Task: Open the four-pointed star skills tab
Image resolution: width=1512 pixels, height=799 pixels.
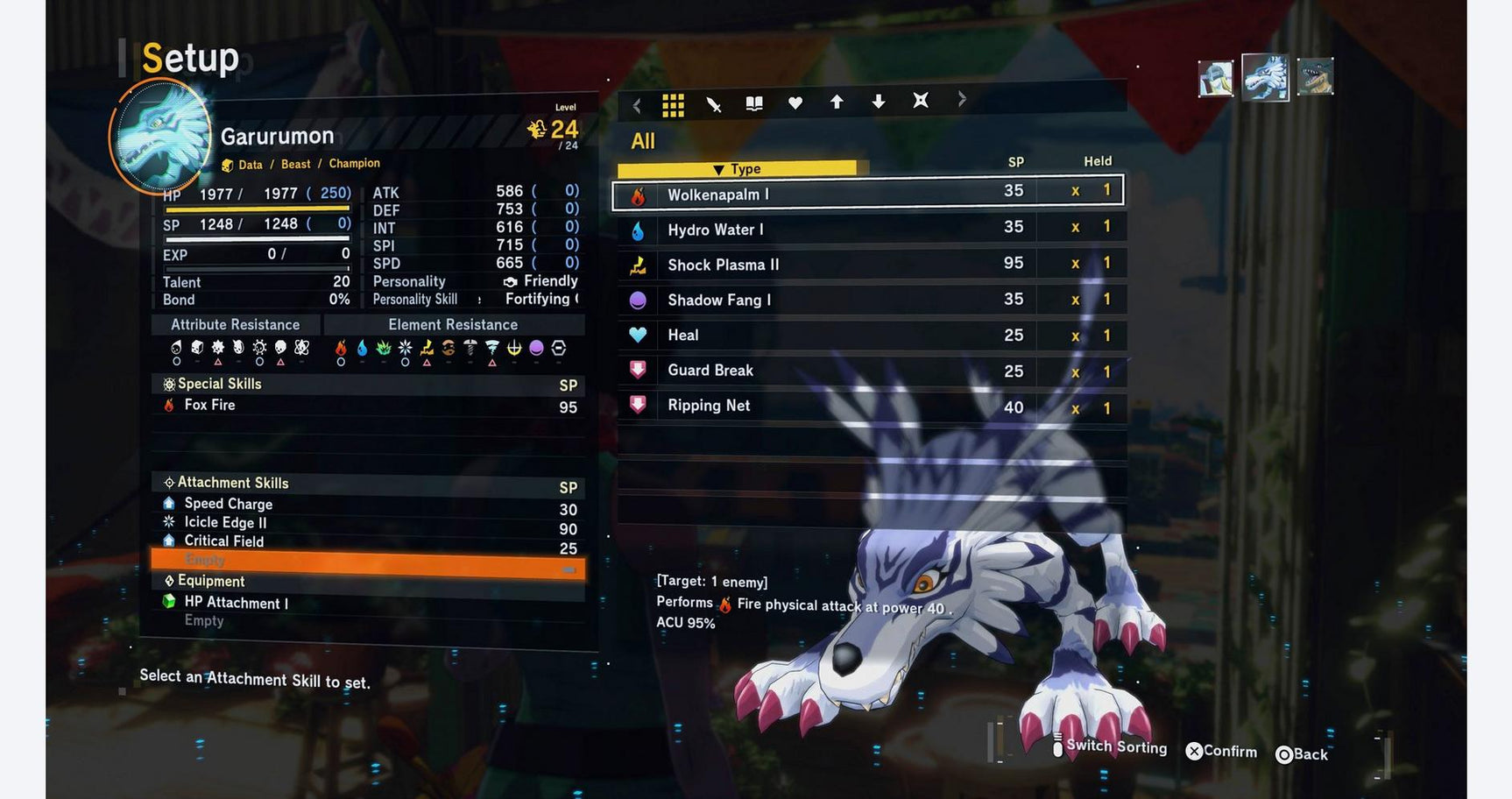Action: pos(921,101)
